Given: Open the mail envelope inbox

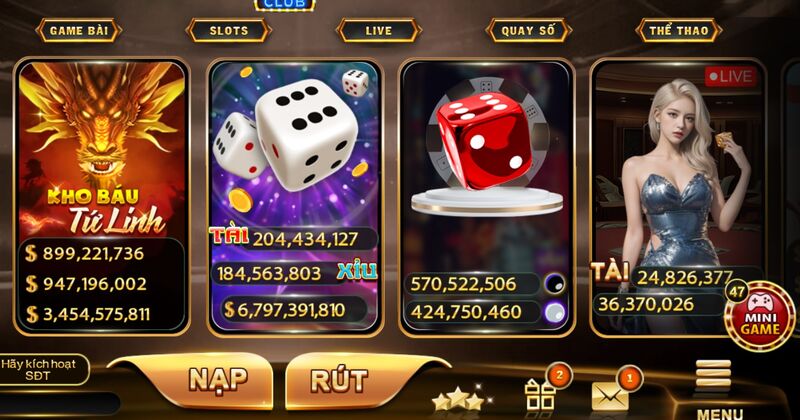Looking at the screenshot, I should (x=610, y=395).
